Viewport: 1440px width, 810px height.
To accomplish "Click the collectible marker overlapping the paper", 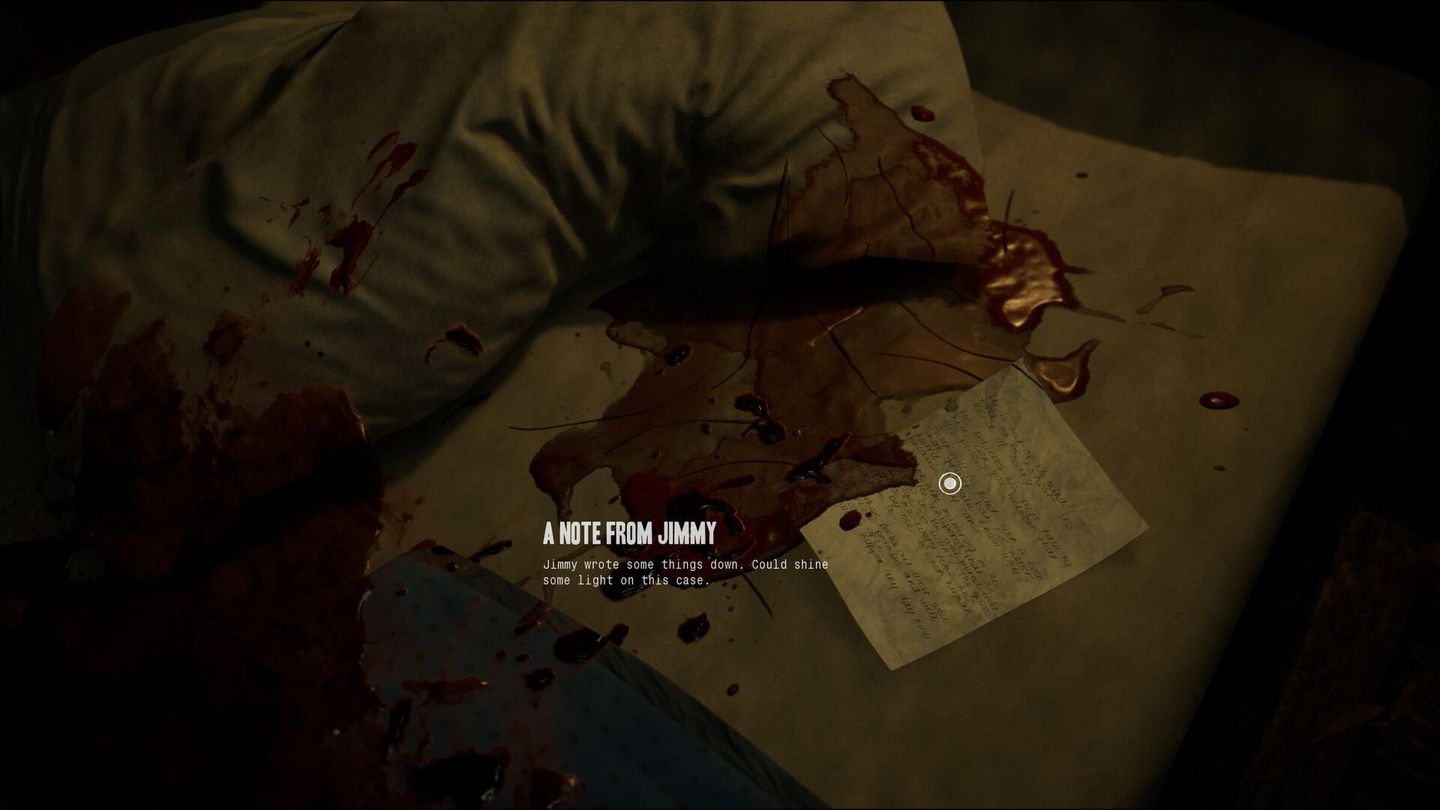I will click(948, 483).
